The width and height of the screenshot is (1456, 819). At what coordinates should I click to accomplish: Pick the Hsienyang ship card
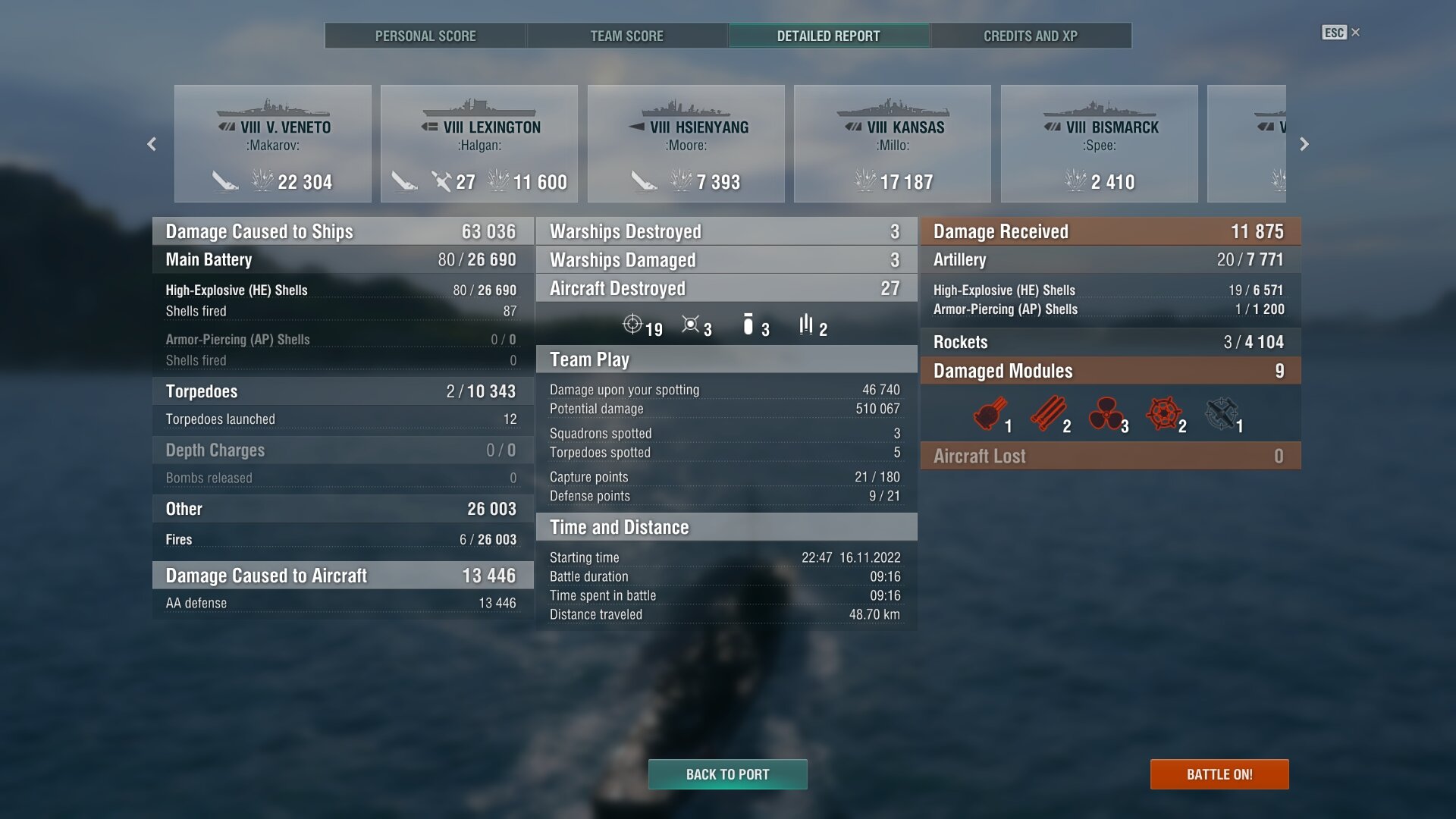(686, 144)
